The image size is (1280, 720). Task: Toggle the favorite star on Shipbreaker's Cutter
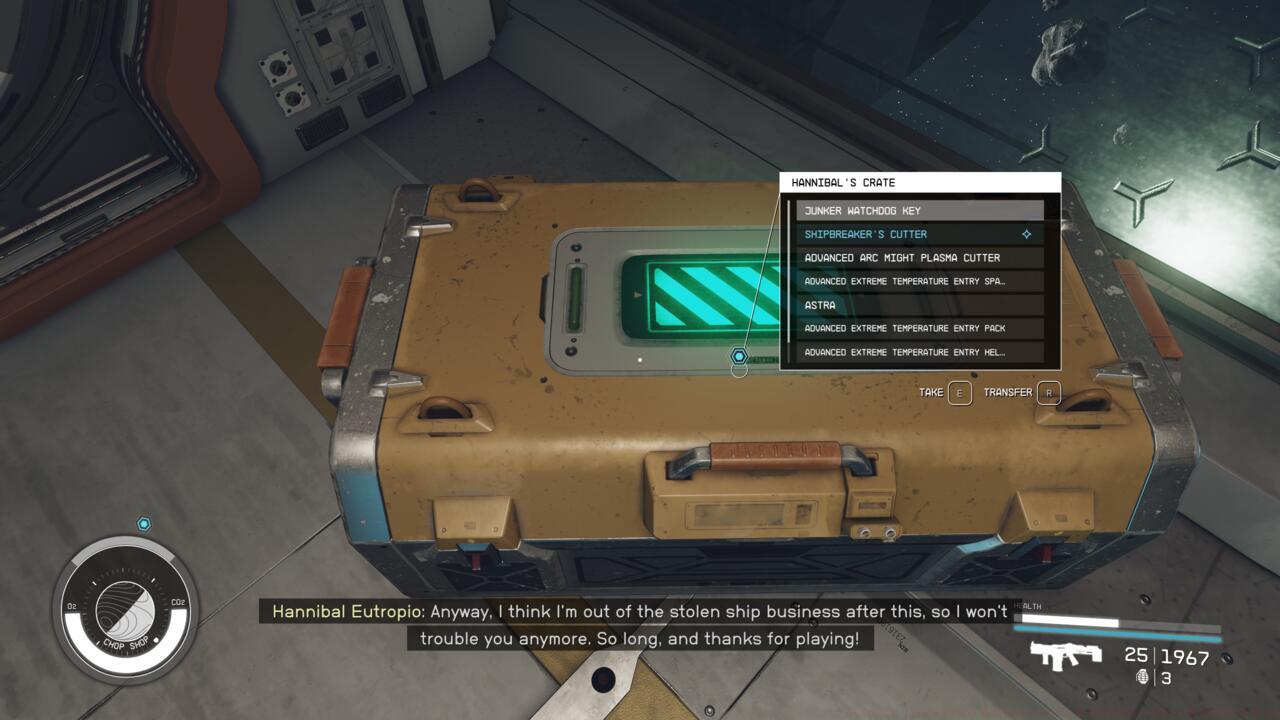(1027, 233)
